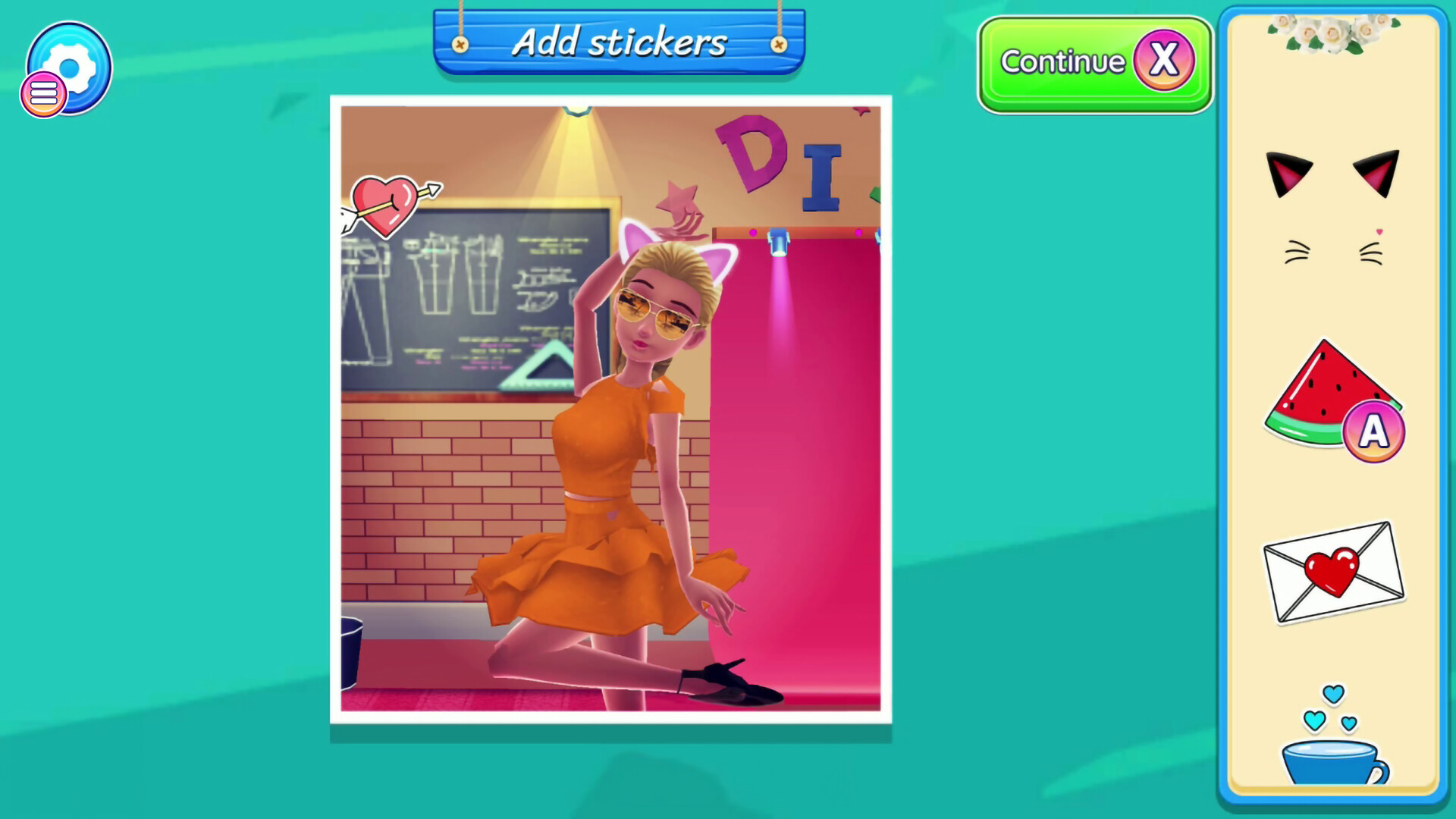Select the cat ears sticker
Image resolution: width=1456 pixels, height=819 pixels.
[x=1333, y=174]
